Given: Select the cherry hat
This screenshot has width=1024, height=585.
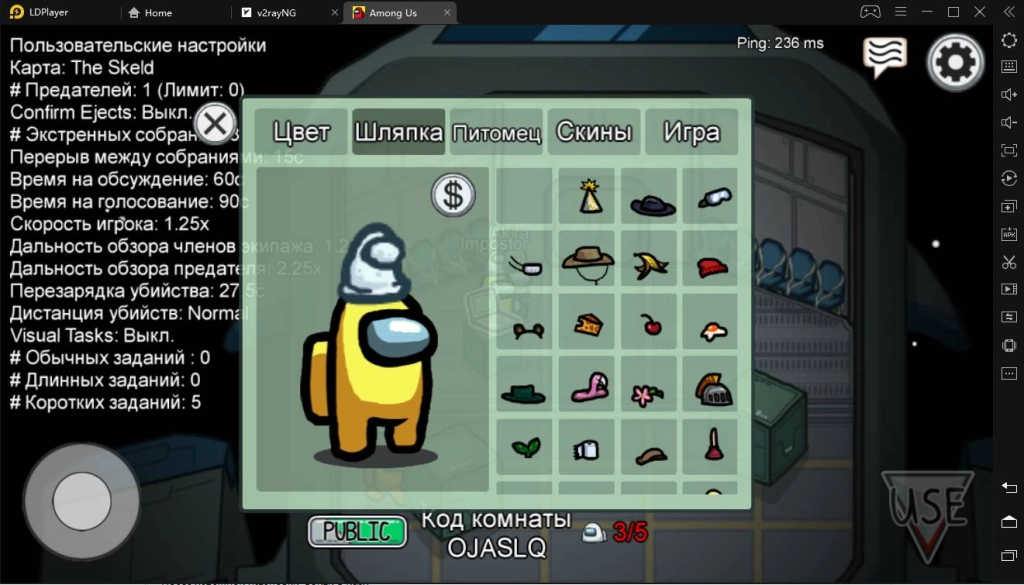Looking at the screenshot, I should [651, 324].
